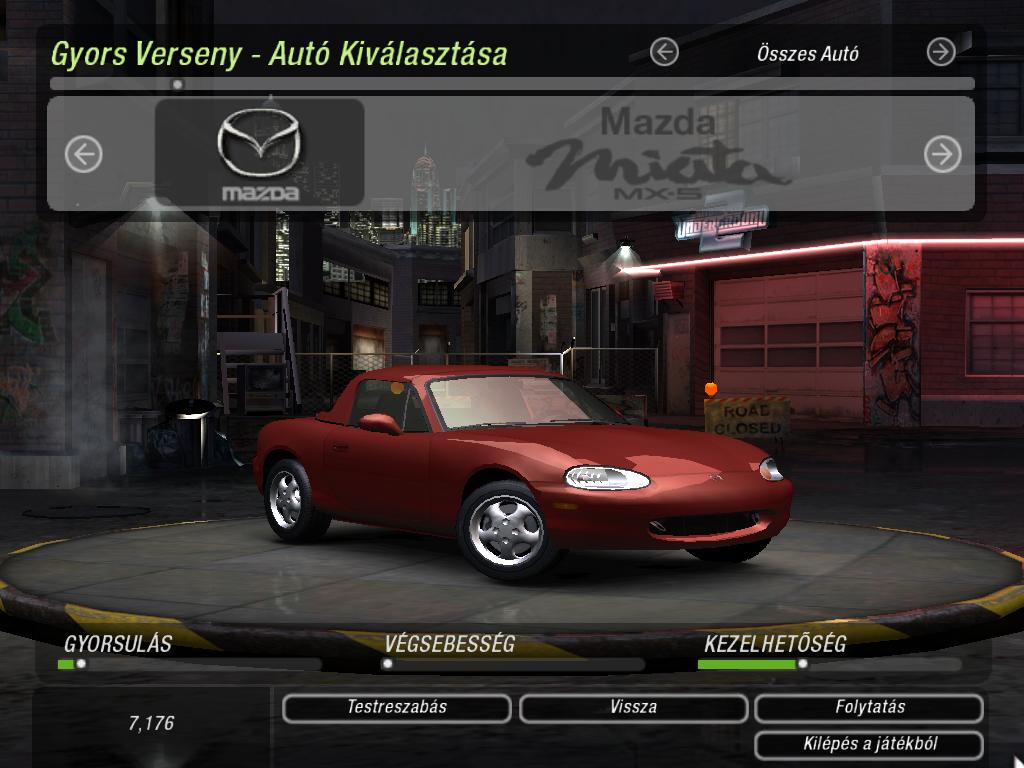Quit via Kilépés a játékból
Viewport: 1024px width, 768px height.
click(869, 744)
